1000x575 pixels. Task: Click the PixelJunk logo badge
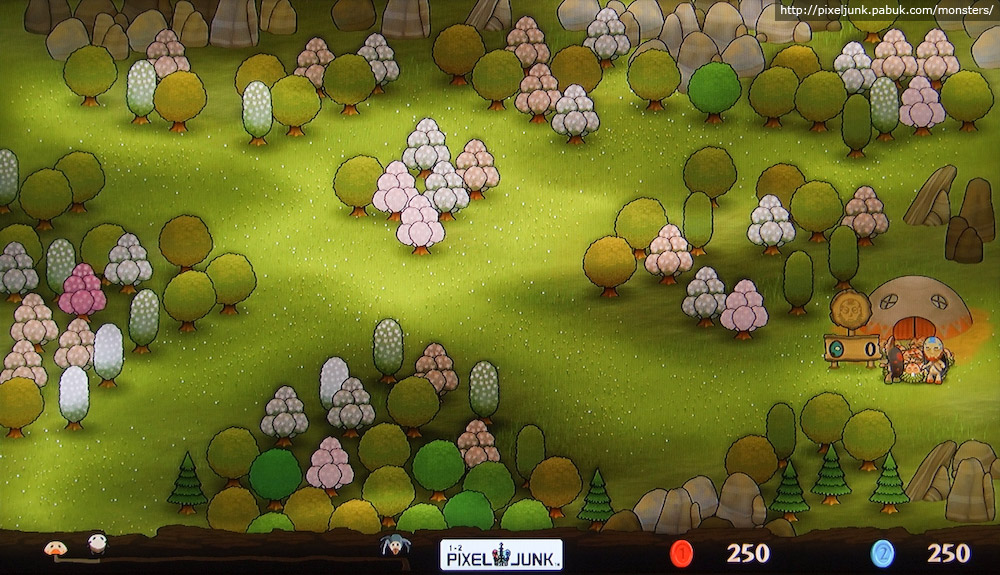501,554
